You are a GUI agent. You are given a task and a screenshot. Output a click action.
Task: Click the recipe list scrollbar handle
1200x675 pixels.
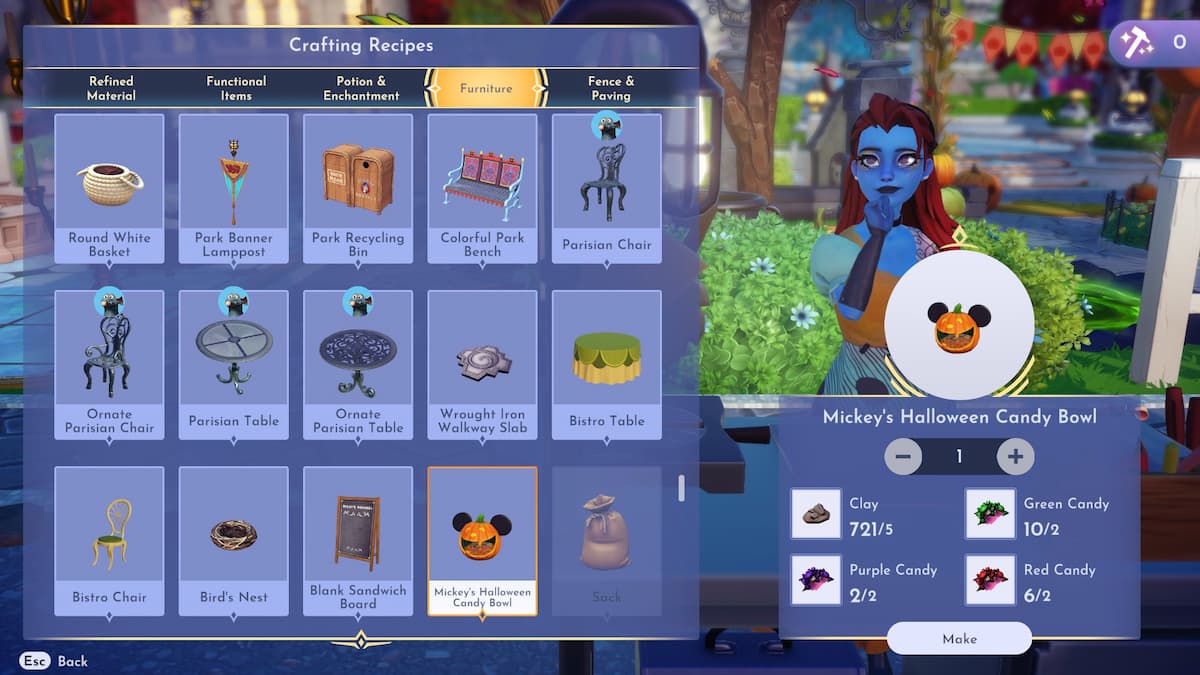(681, 487)
